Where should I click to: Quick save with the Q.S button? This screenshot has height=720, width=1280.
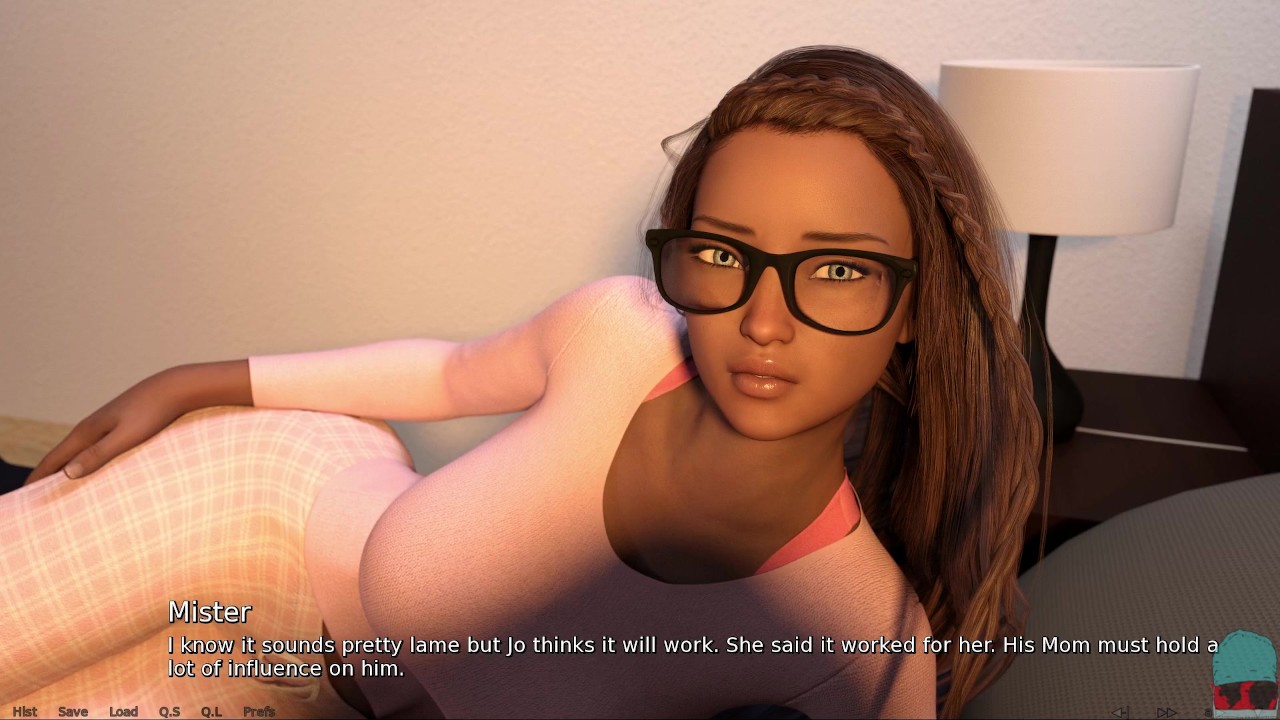coord(169,711)
